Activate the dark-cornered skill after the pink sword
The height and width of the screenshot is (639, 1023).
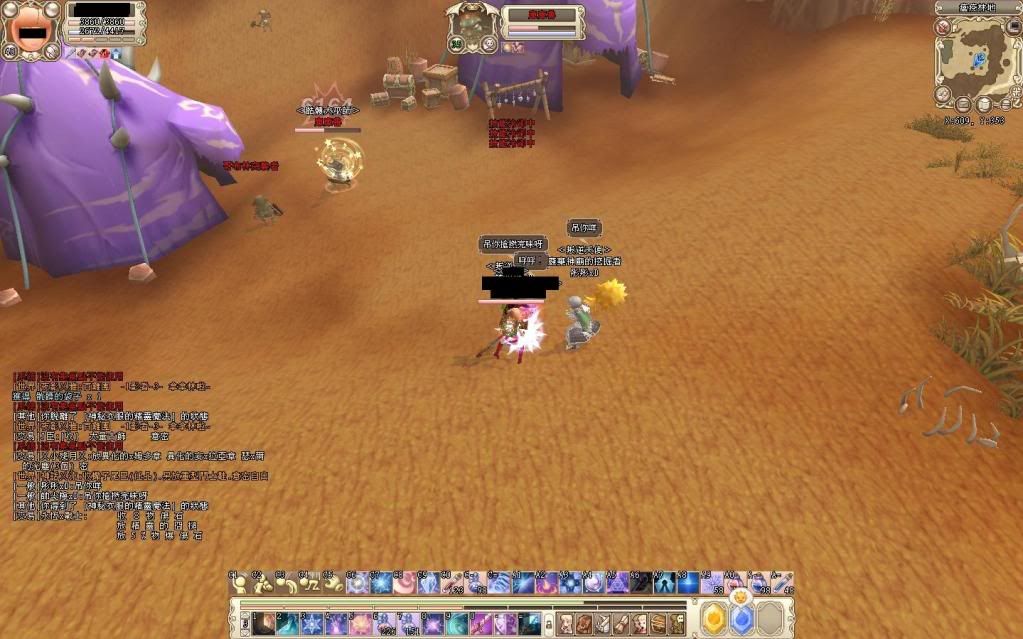pyautogui.click(x=530, y=624)
